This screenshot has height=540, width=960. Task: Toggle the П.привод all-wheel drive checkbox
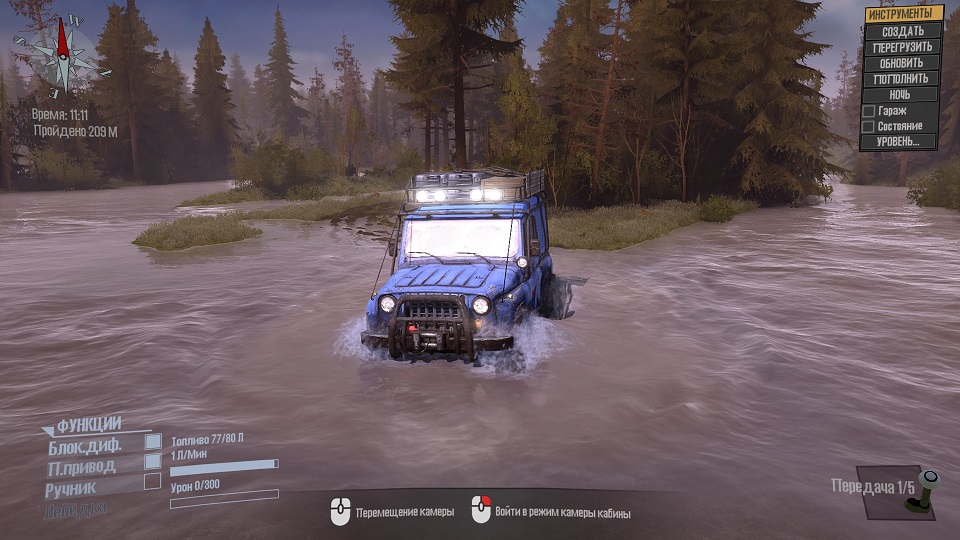click(x=153, y=461)
